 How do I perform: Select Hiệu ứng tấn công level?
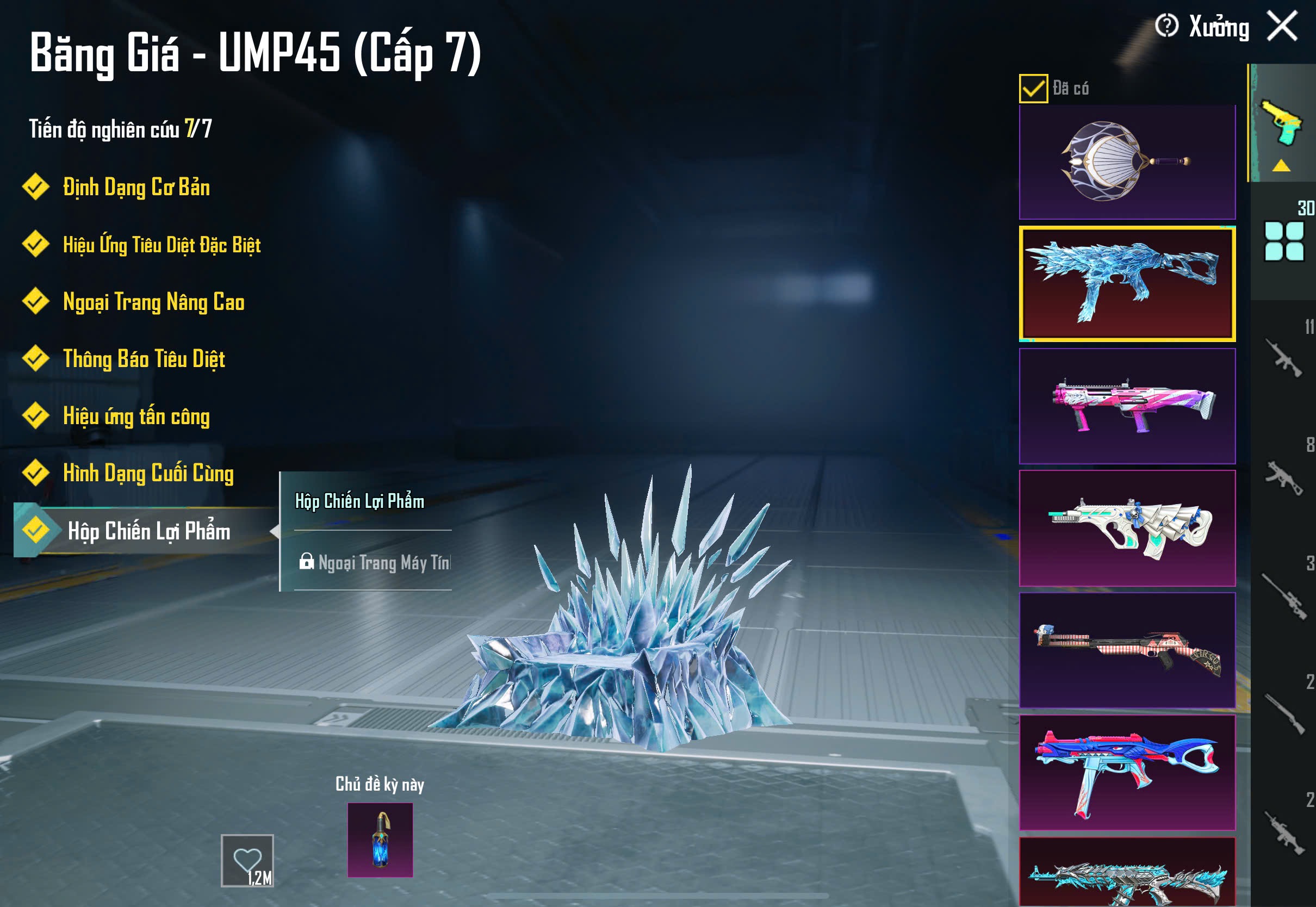[136, 416]
